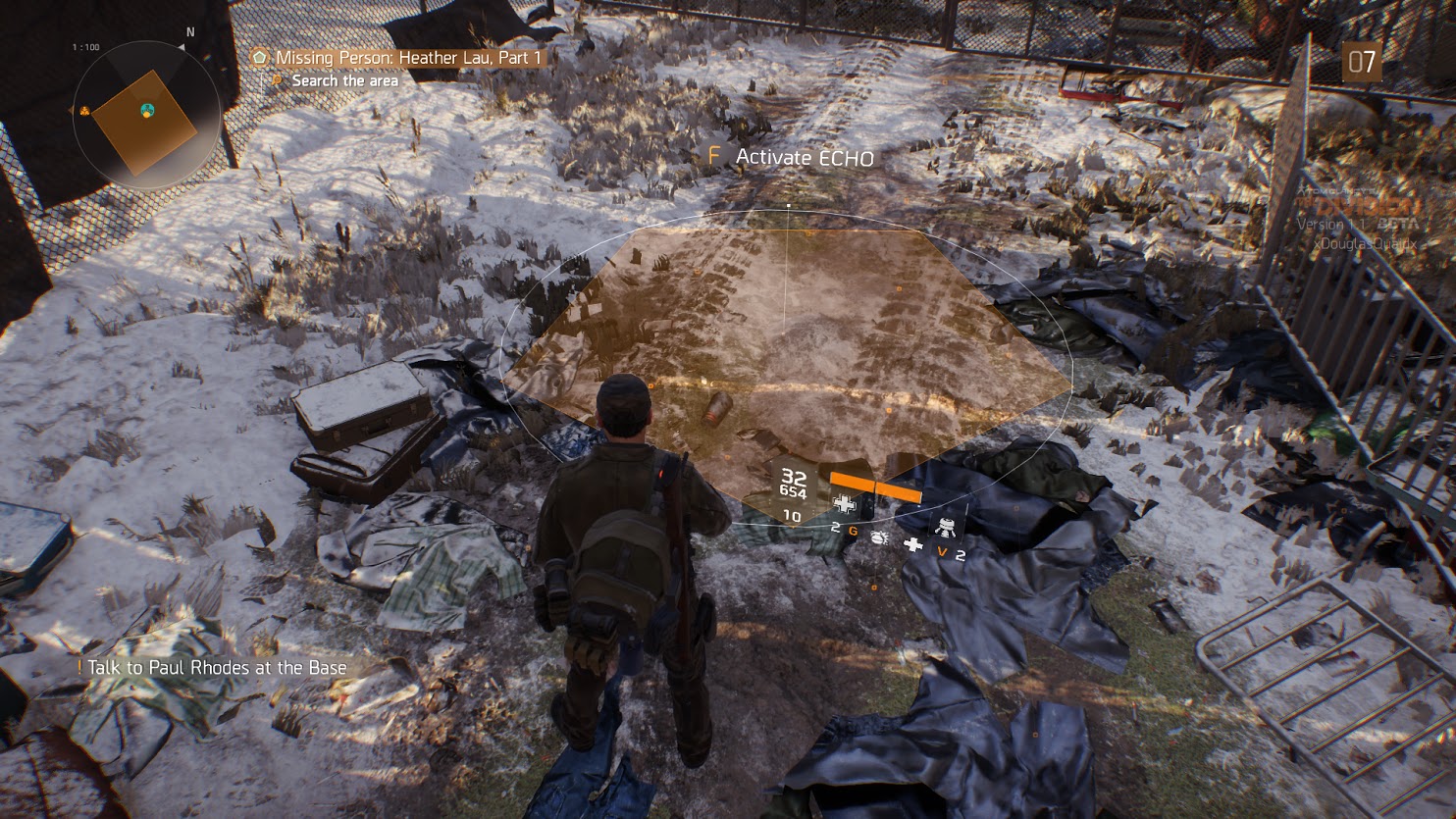Select the Missing Person: Heather Lau quest tracker
Image resolution: width=1456 pixels, height=819 pixels.
tap(408, 58)
